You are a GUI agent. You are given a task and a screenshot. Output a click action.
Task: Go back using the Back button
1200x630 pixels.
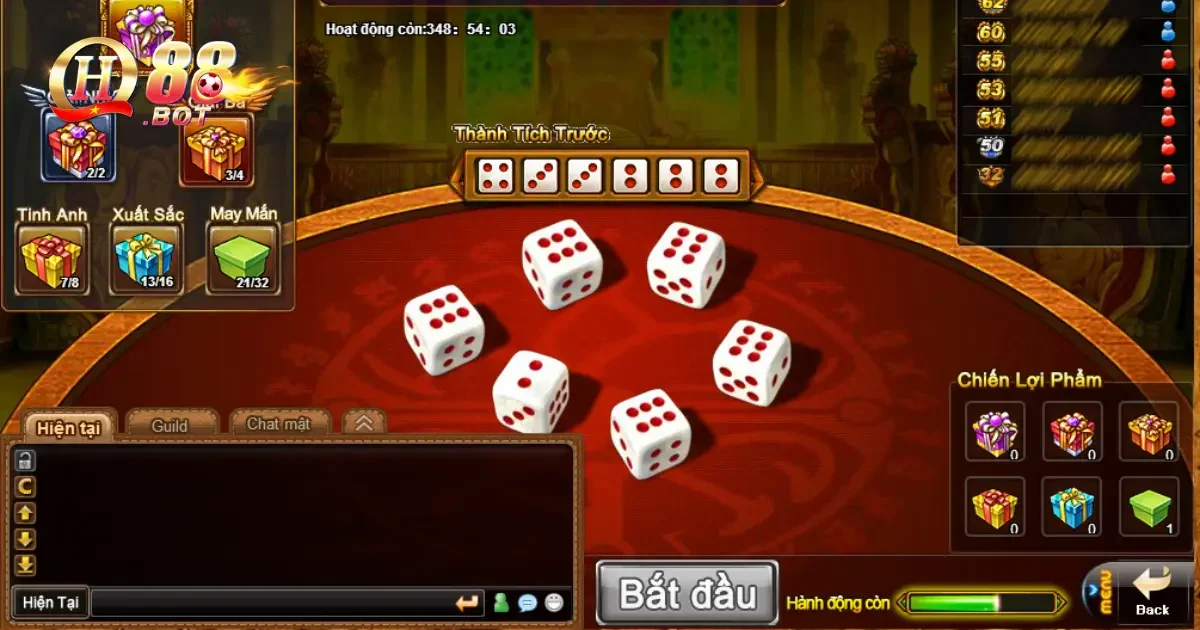click(x=1152, y=593)
